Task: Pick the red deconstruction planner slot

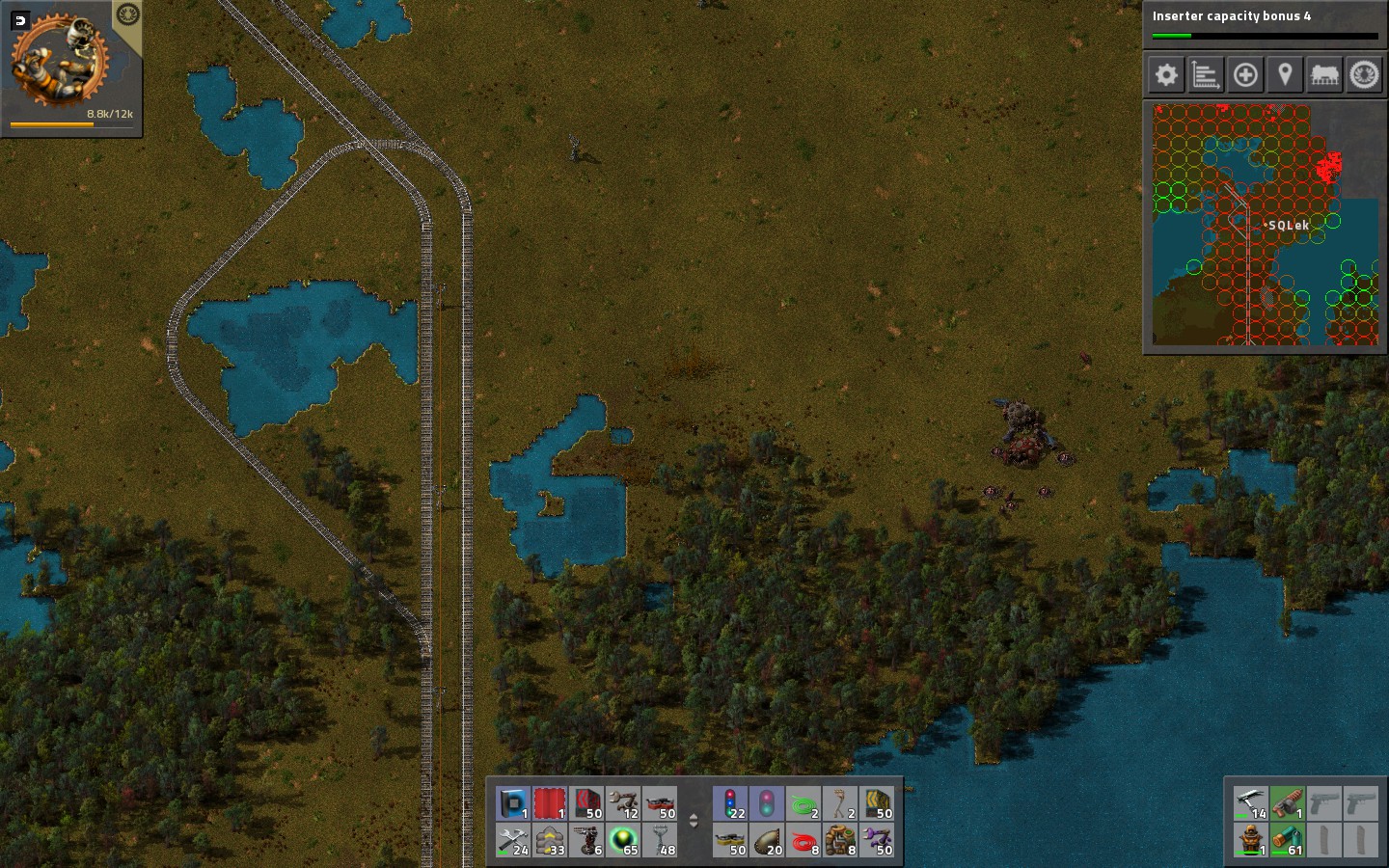Action: click(x=550, y=803)
